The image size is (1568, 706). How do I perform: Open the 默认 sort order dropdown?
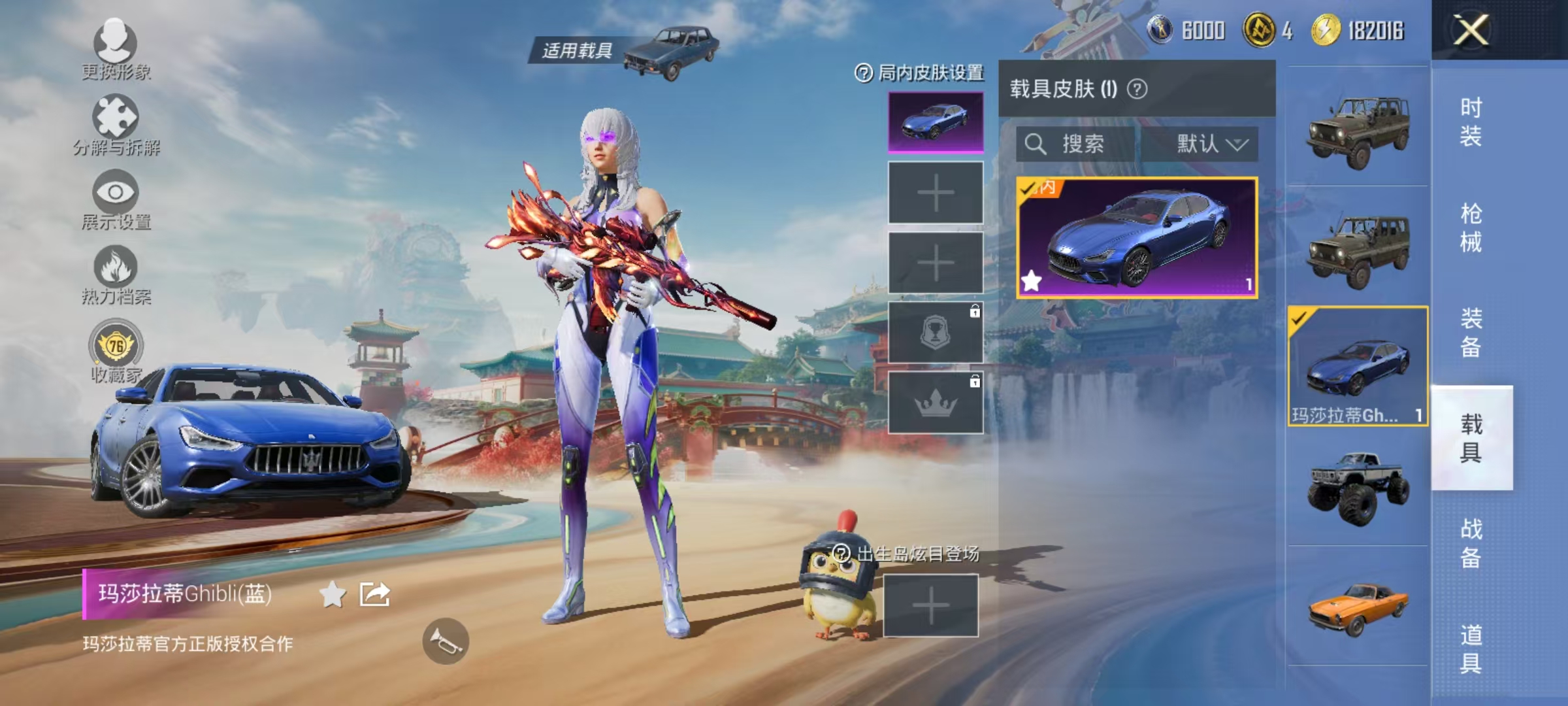click(1208, 144)
